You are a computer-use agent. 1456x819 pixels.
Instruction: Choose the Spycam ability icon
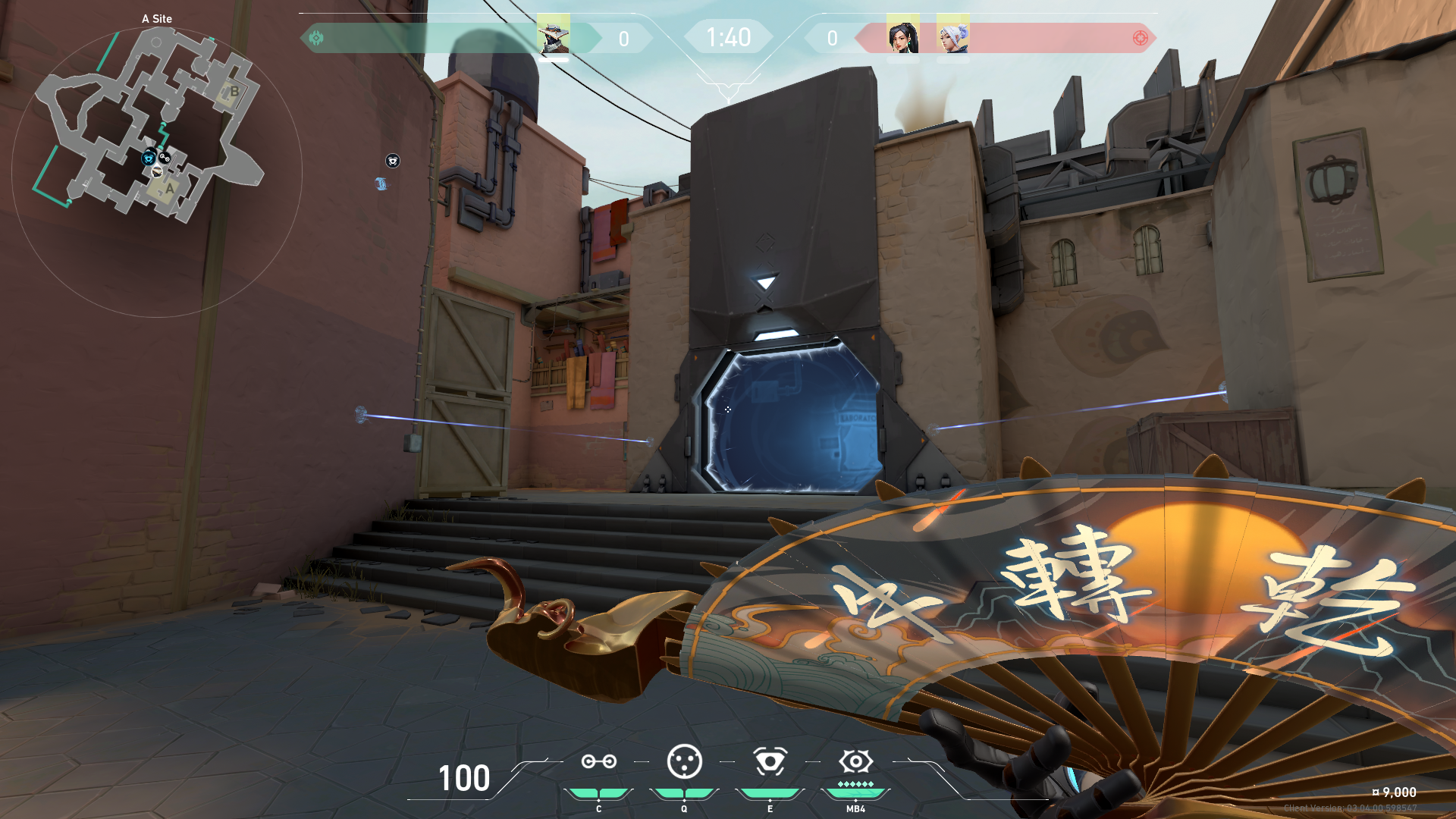[x=770, y=761]
